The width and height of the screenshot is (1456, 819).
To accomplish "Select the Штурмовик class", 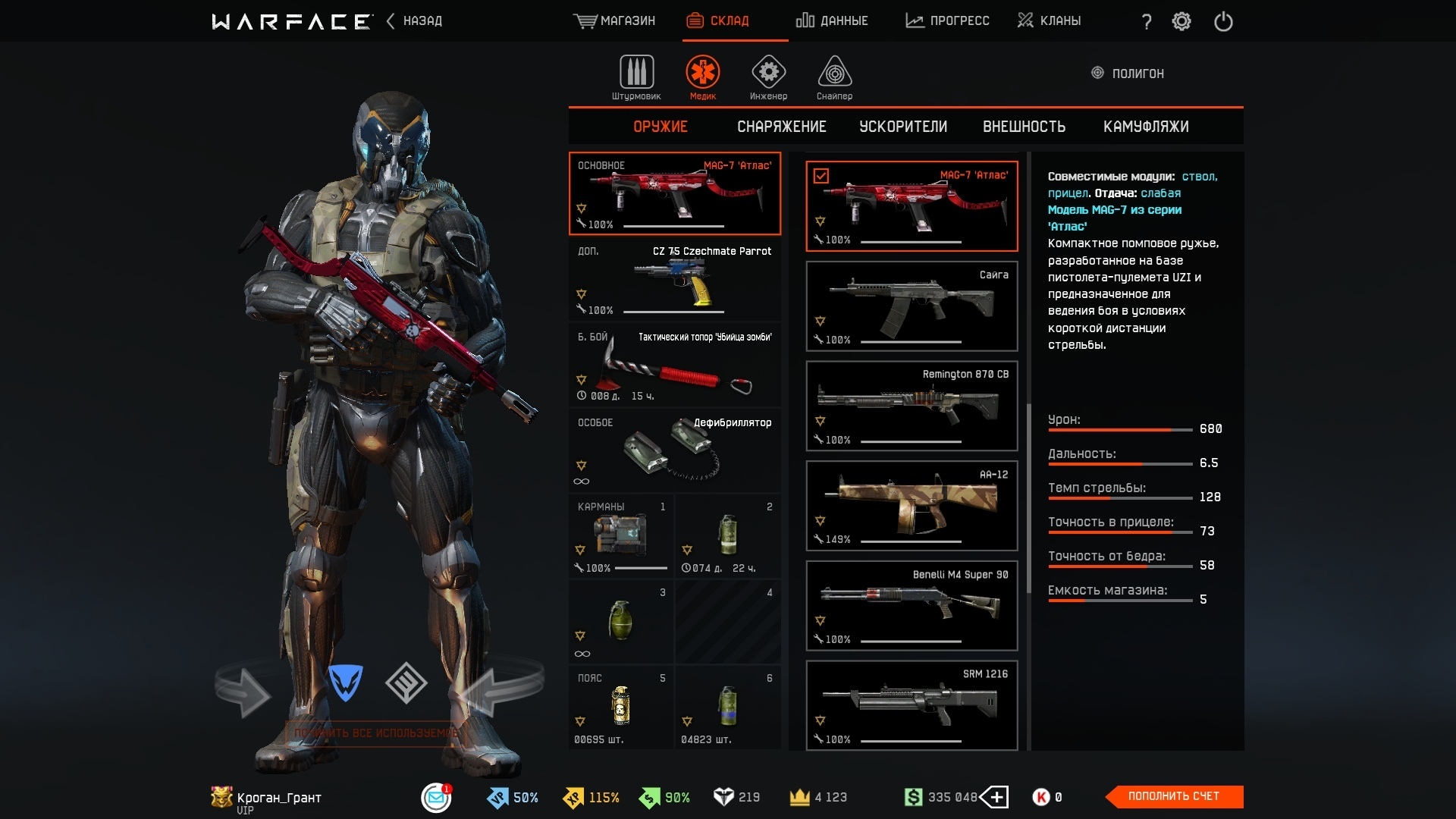I will (636, 77).
